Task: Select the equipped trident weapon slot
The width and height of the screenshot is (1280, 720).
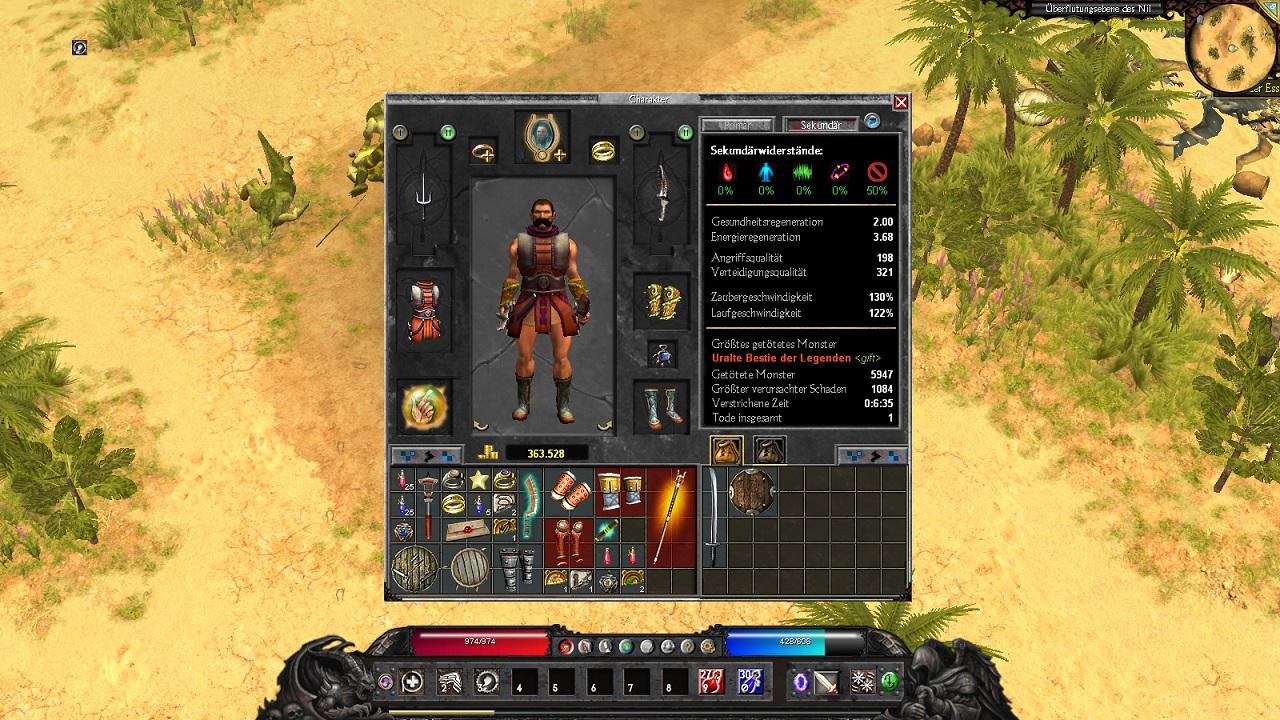Action: (x=425, y=196)
